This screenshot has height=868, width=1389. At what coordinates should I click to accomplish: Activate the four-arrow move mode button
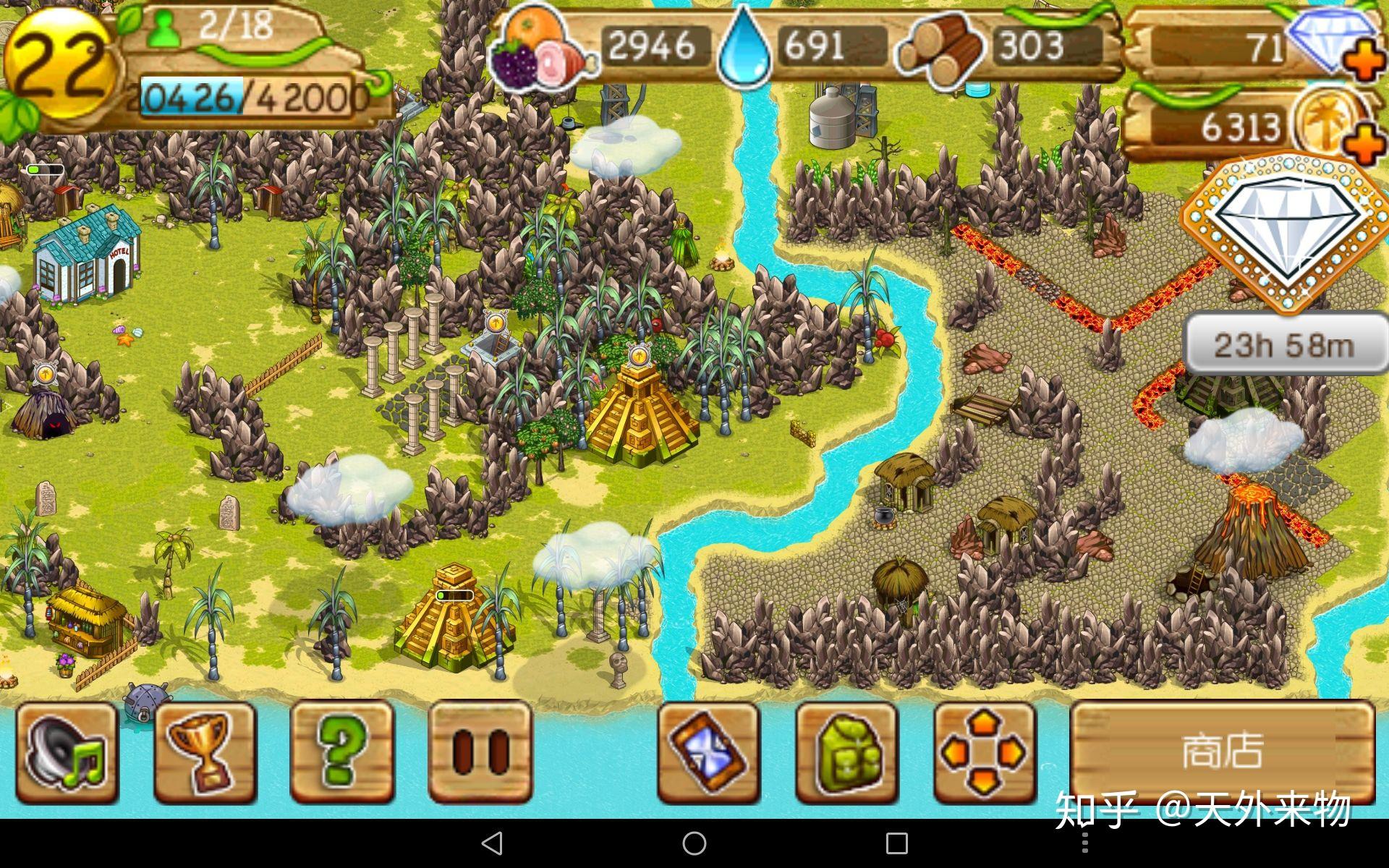coord(984,752)
